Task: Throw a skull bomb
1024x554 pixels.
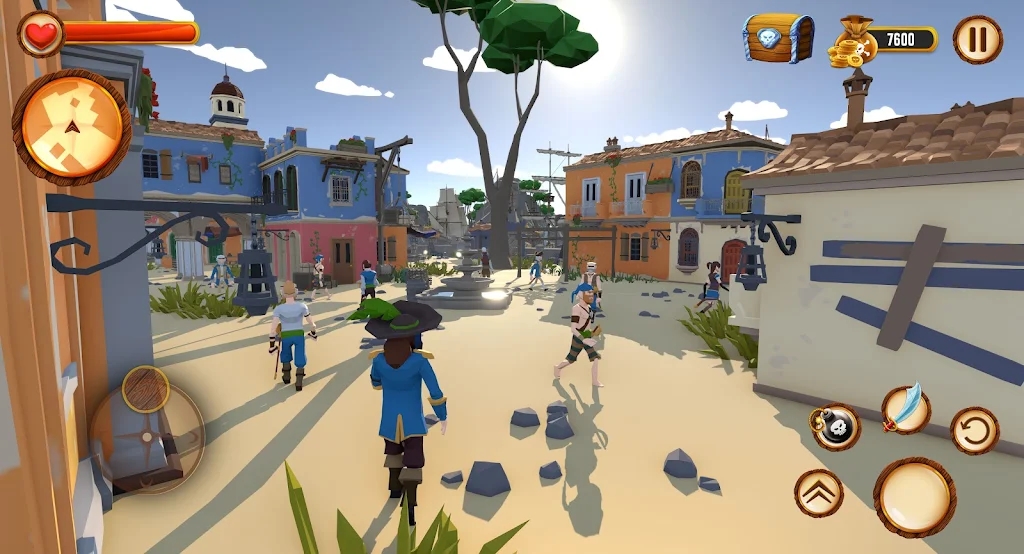Action: point(836,427)
